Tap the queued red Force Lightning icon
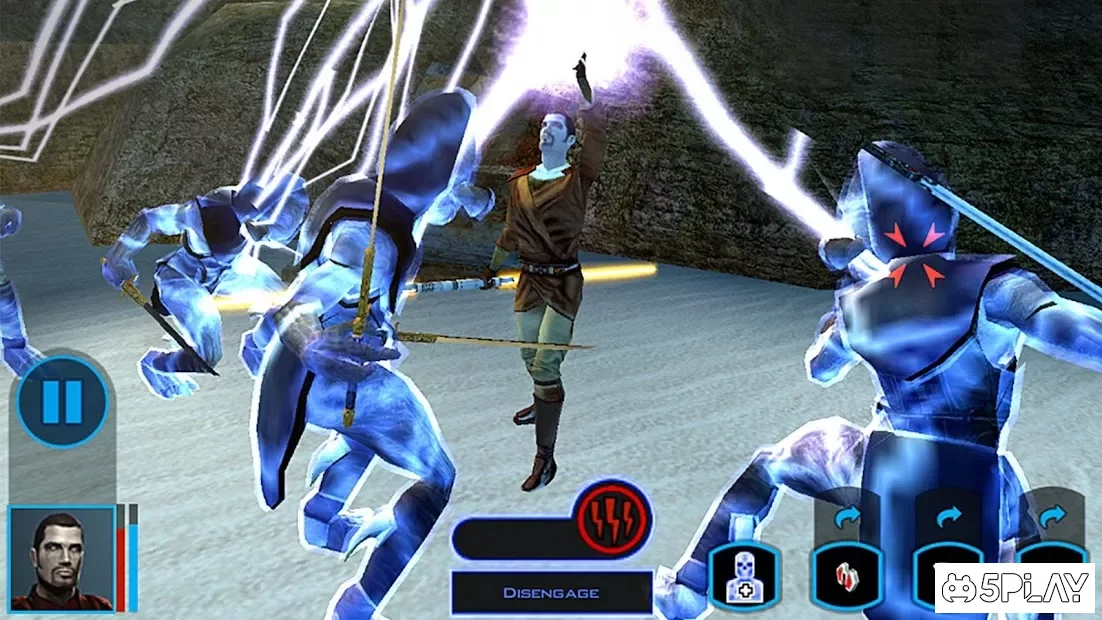The image size is (1102, 620). pyautogui.click(x=614, y=518)
